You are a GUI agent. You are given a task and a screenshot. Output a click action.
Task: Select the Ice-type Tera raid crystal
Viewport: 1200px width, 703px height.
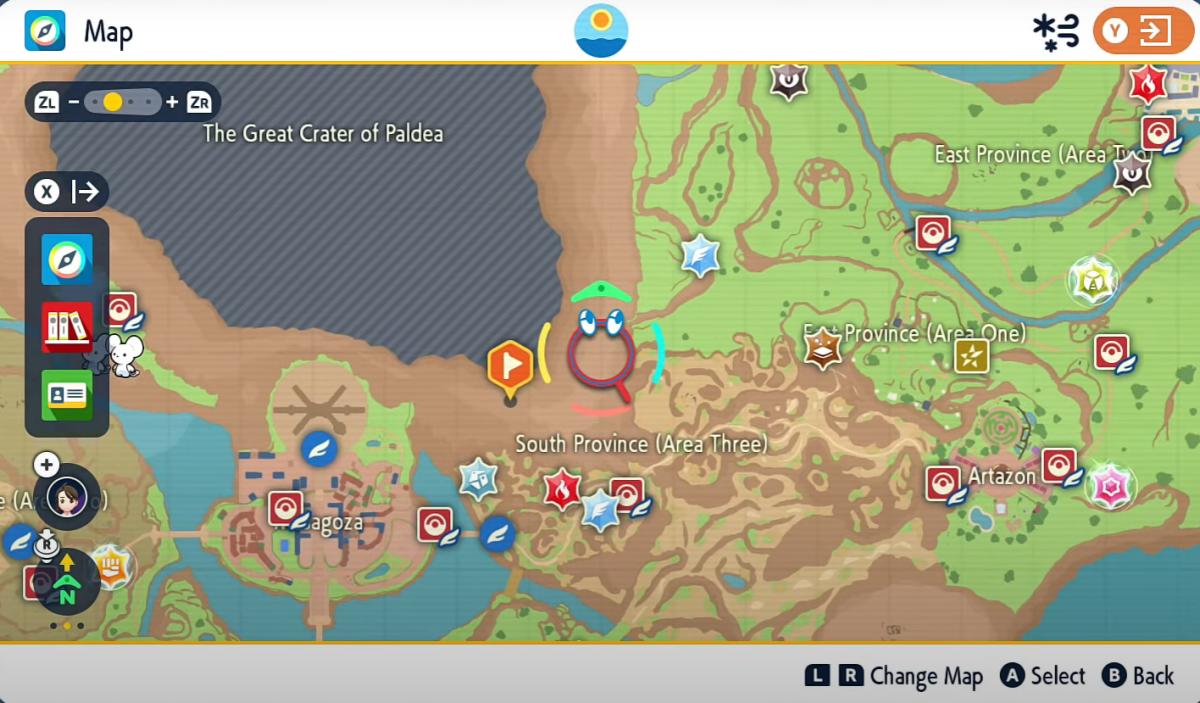click(x=479, y=480)
